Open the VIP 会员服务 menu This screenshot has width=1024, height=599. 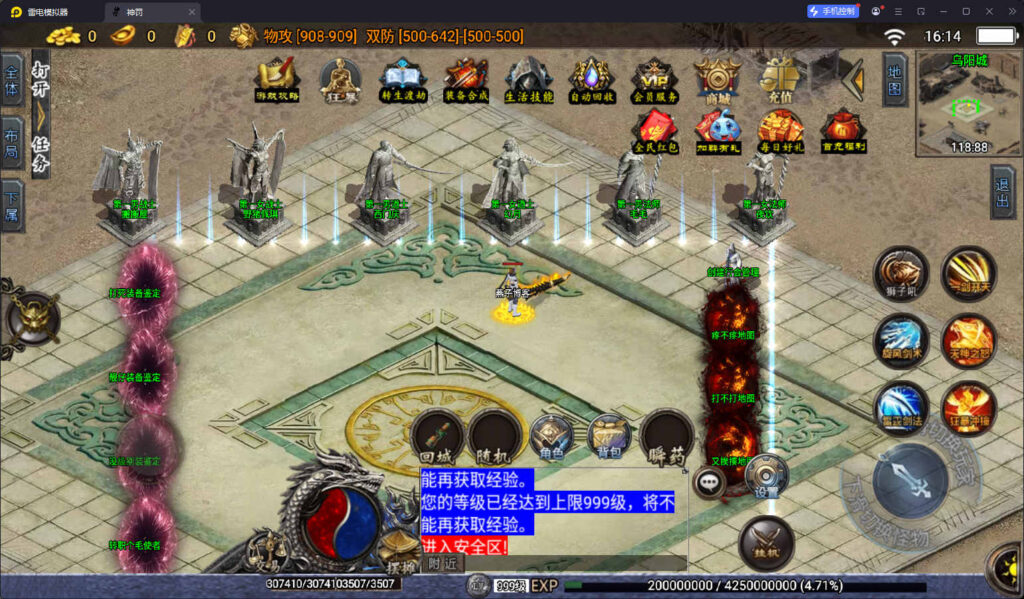pos(654,78)
